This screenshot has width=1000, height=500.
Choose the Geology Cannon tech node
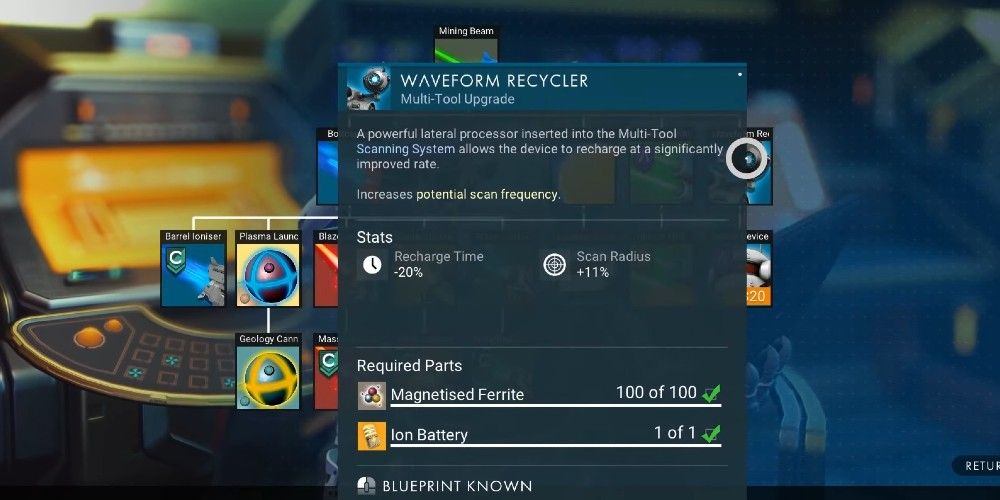[x=268, y=377]
